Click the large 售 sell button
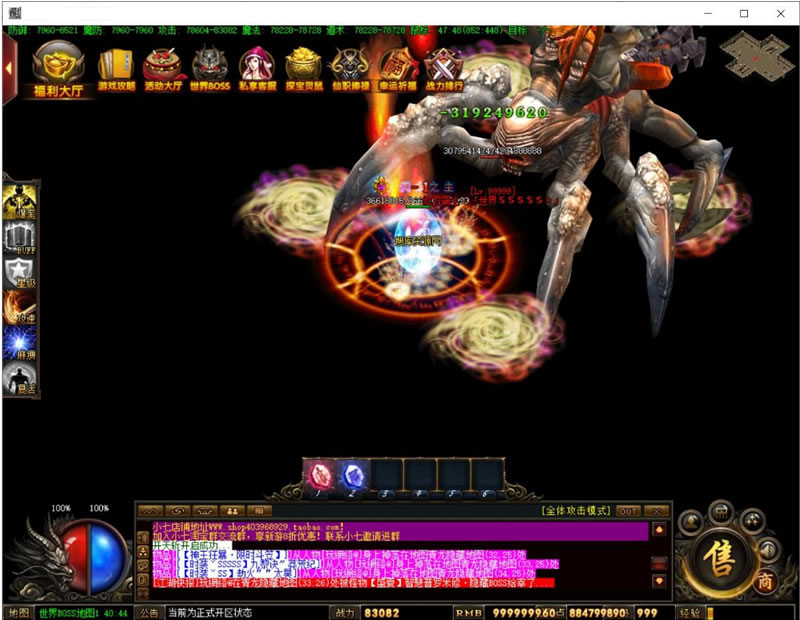 (x=719, y=553)
